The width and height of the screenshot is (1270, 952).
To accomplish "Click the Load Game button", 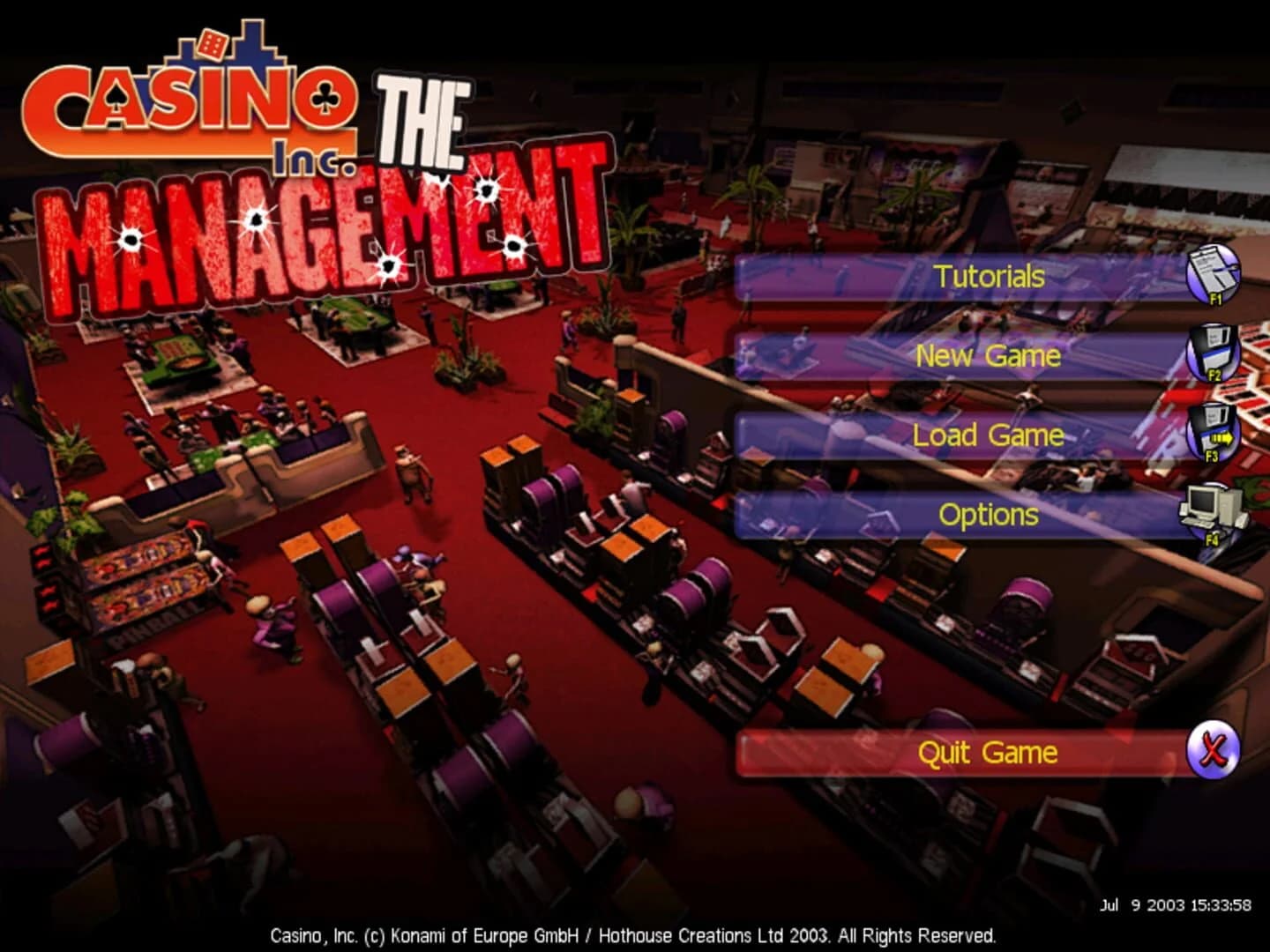I will [x=988, y=435].
